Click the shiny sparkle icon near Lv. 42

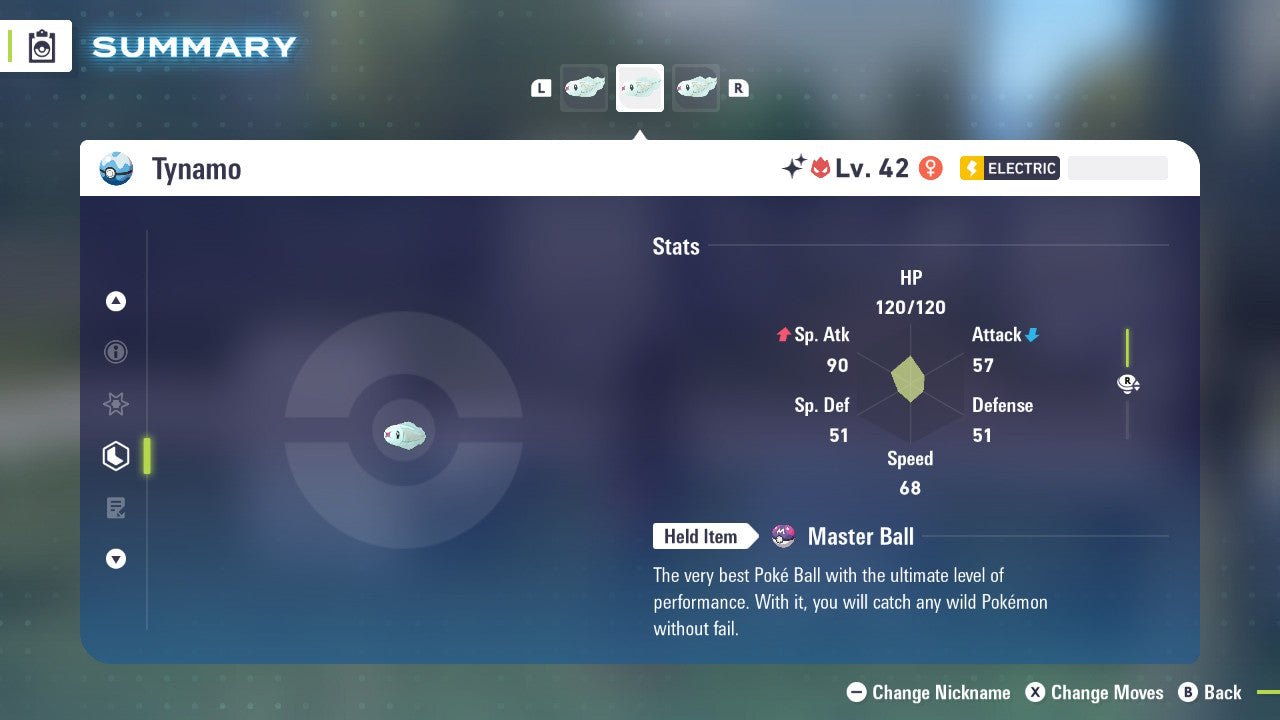point(794,168)
